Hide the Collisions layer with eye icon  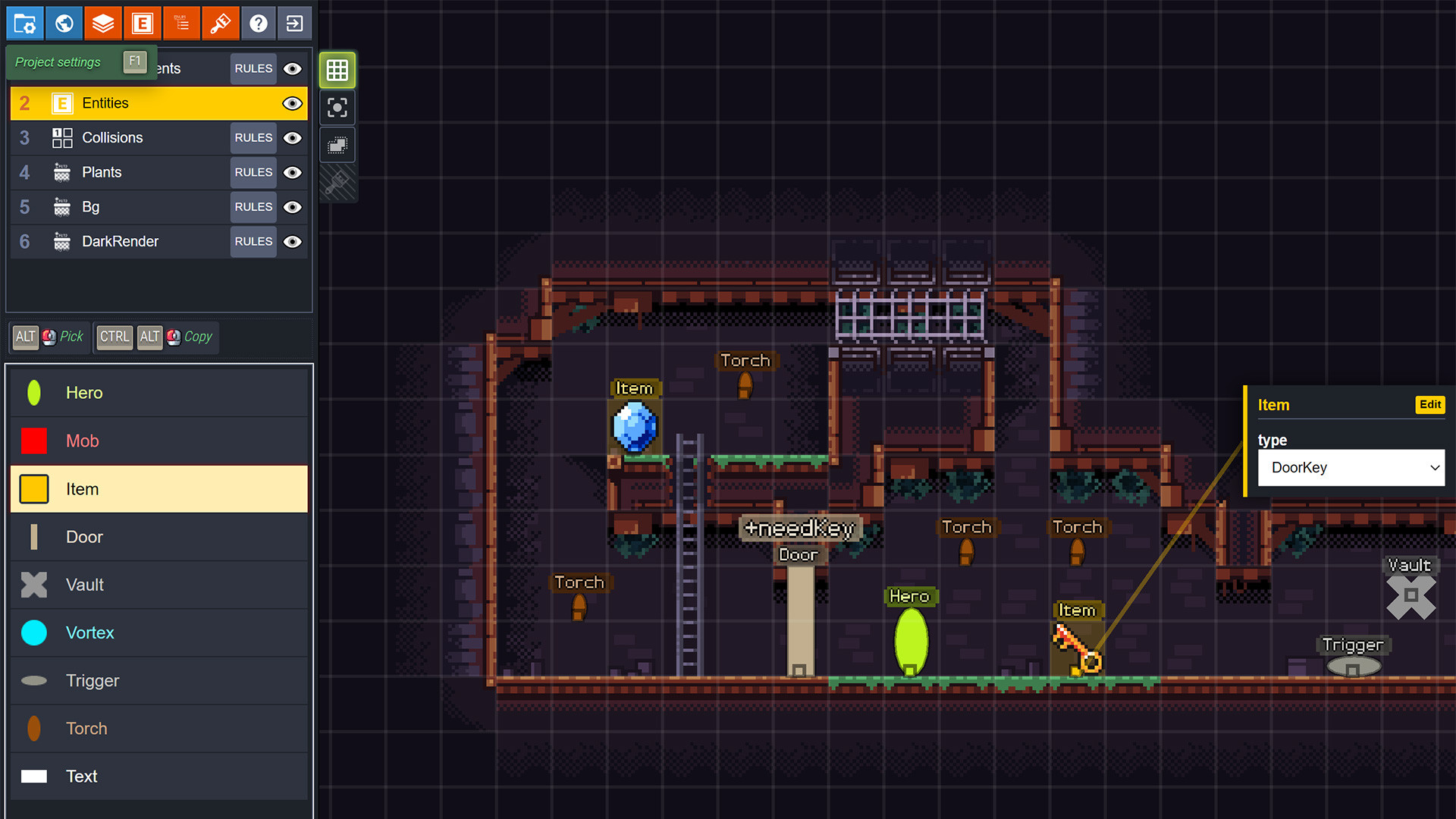pyautogui.click(x=292, y=138)
